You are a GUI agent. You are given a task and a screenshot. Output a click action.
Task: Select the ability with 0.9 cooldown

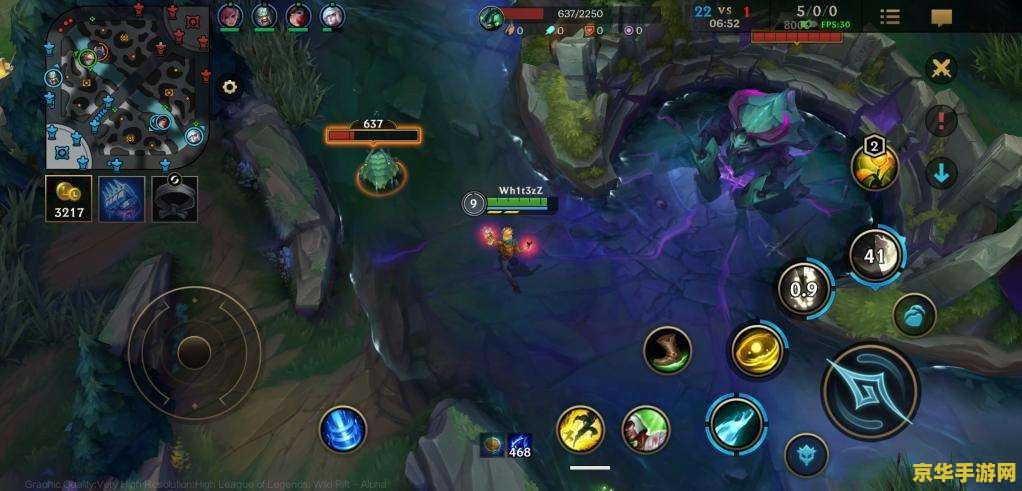[x=805, y=291]
